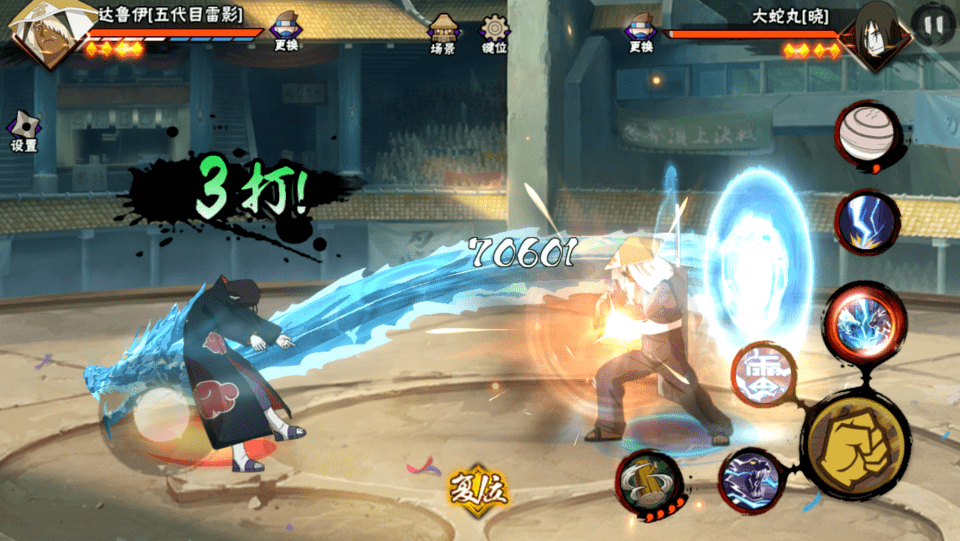Activate the lightning bolt skill icon

click(866, 221)
